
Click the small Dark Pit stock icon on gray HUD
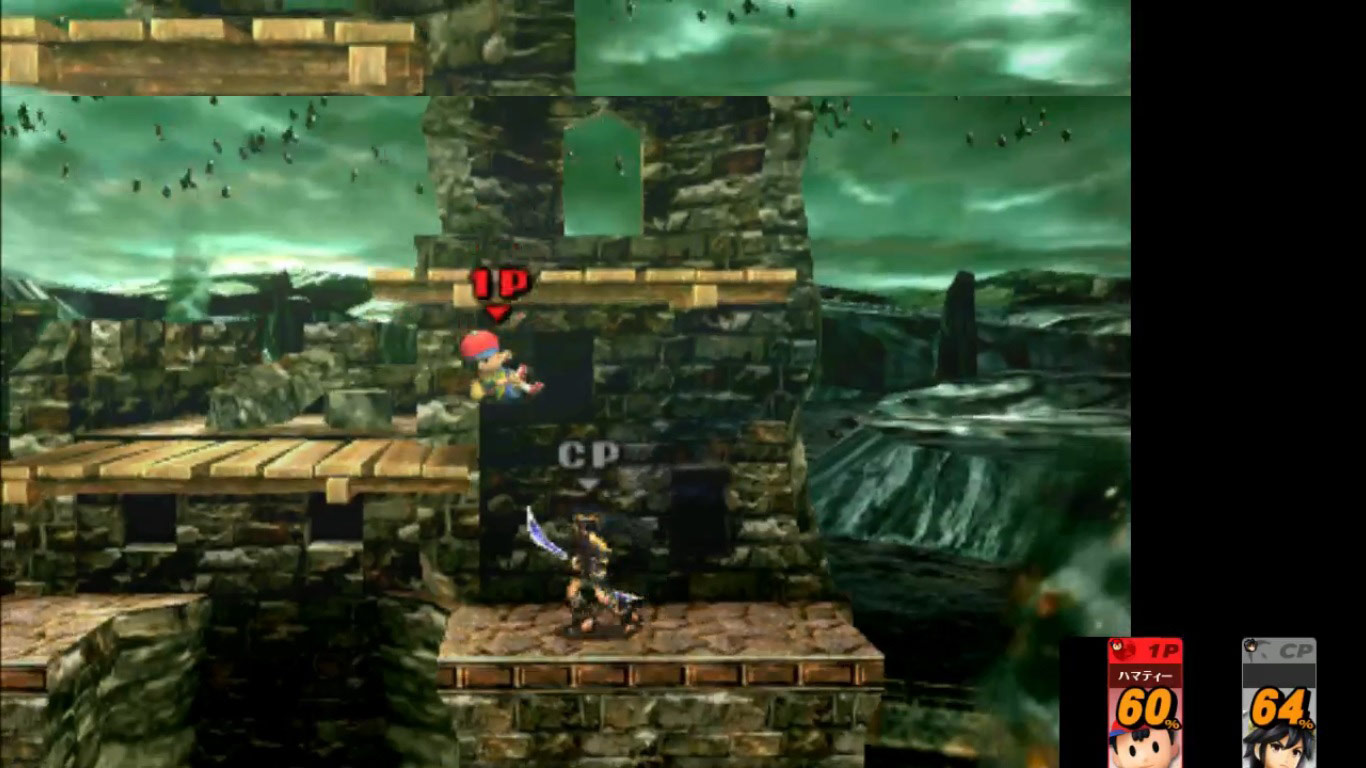pos(1249,647)
